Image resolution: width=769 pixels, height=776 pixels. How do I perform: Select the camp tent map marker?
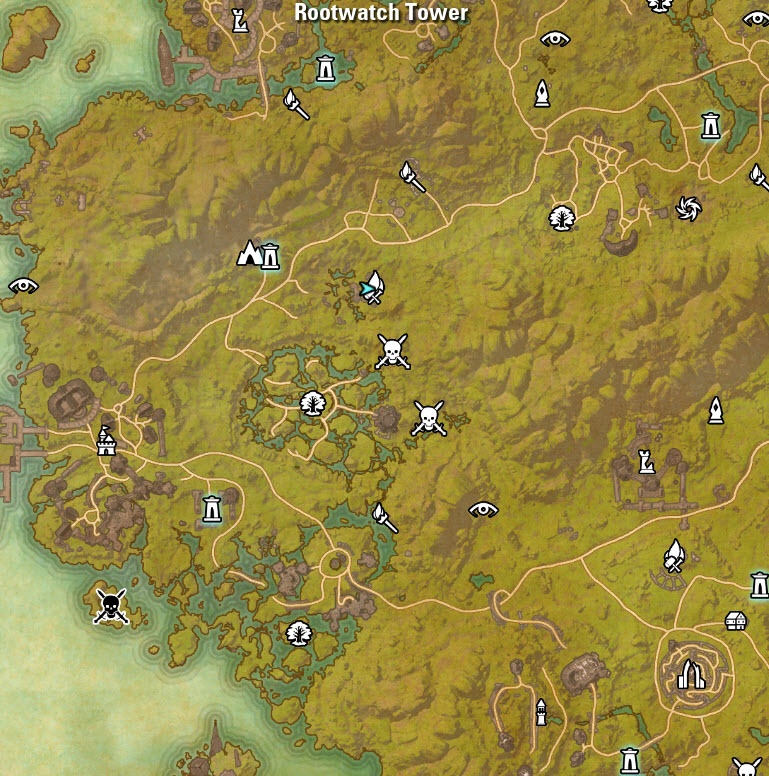[x=249, y=253]
